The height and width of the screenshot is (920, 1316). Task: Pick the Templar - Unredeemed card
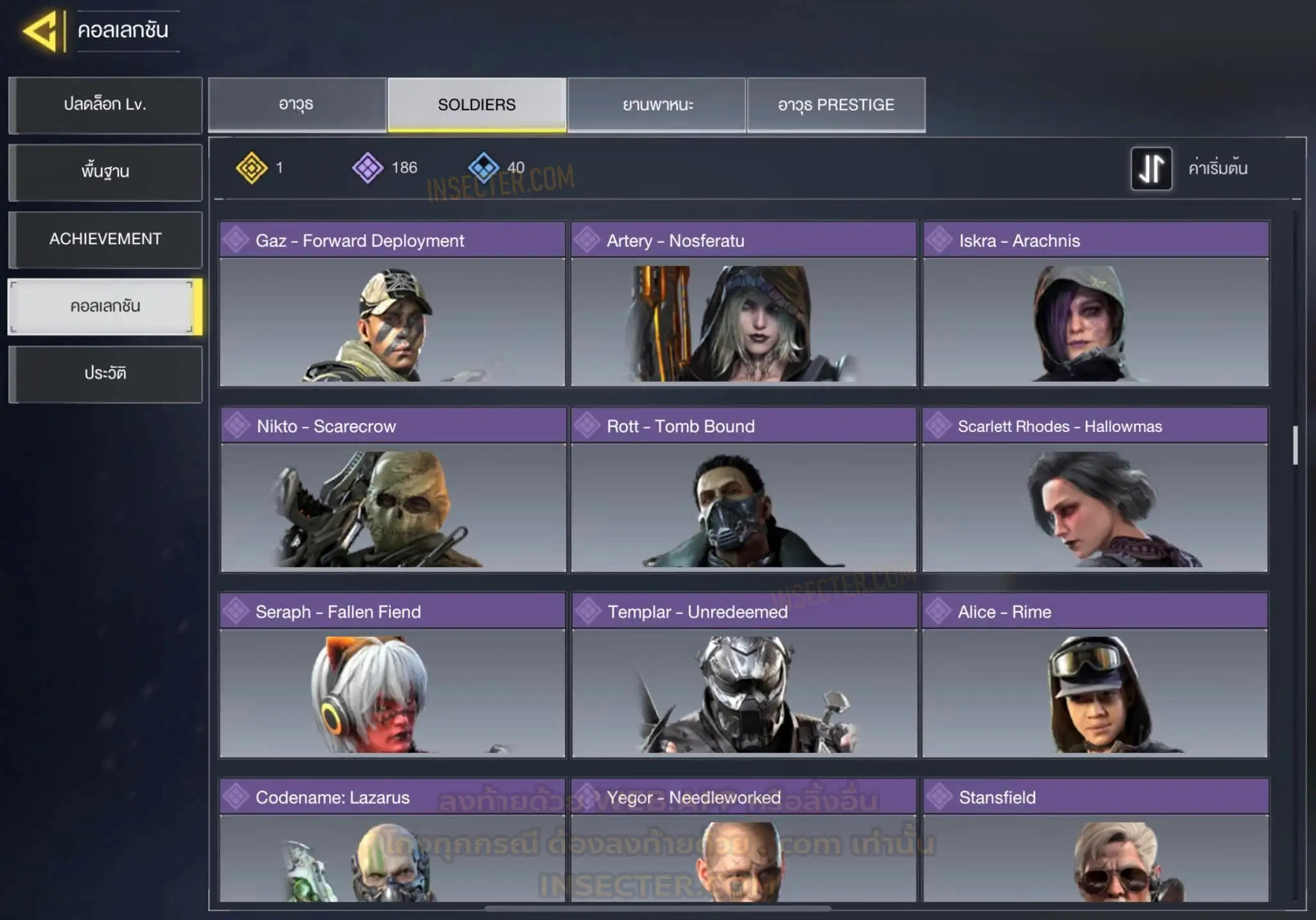[x=744, y=675]
